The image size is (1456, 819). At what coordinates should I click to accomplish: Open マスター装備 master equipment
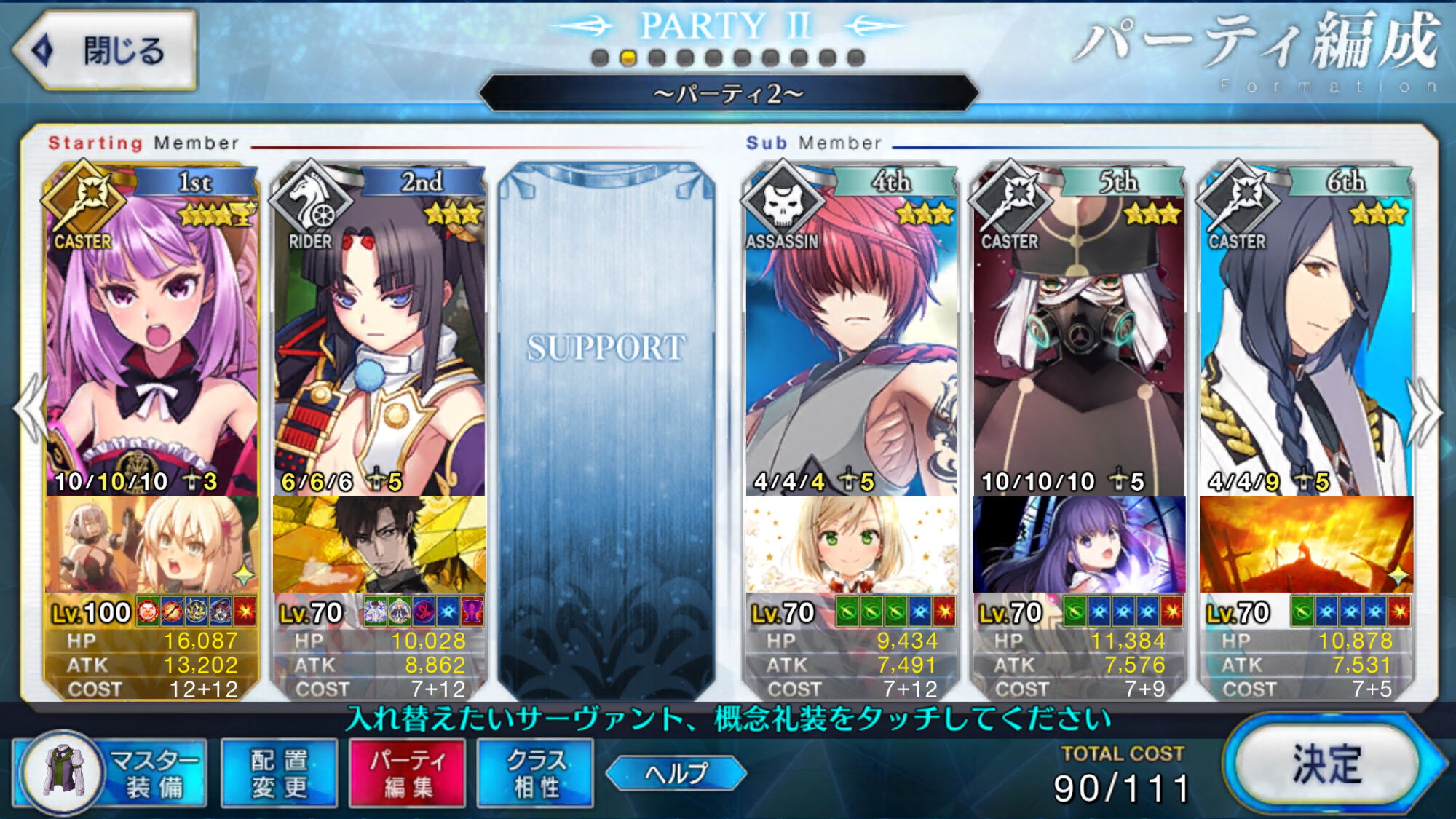click(x=111, y=773)
